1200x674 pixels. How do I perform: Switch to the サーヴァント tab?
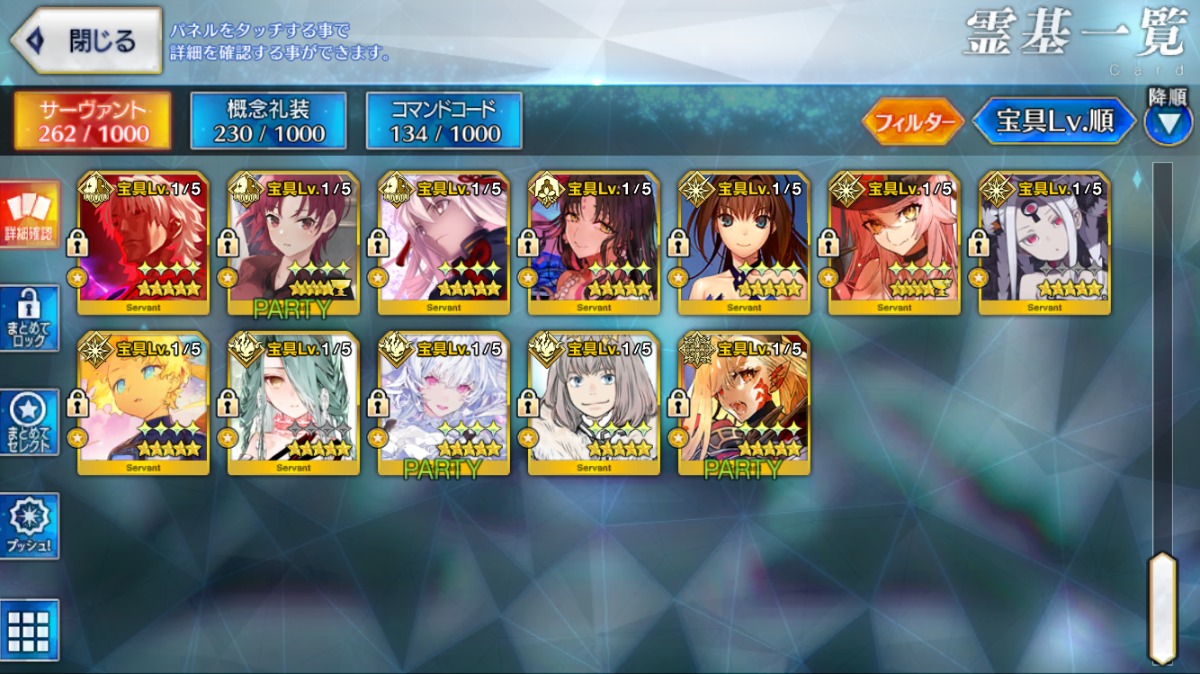(x=91, y=121)
